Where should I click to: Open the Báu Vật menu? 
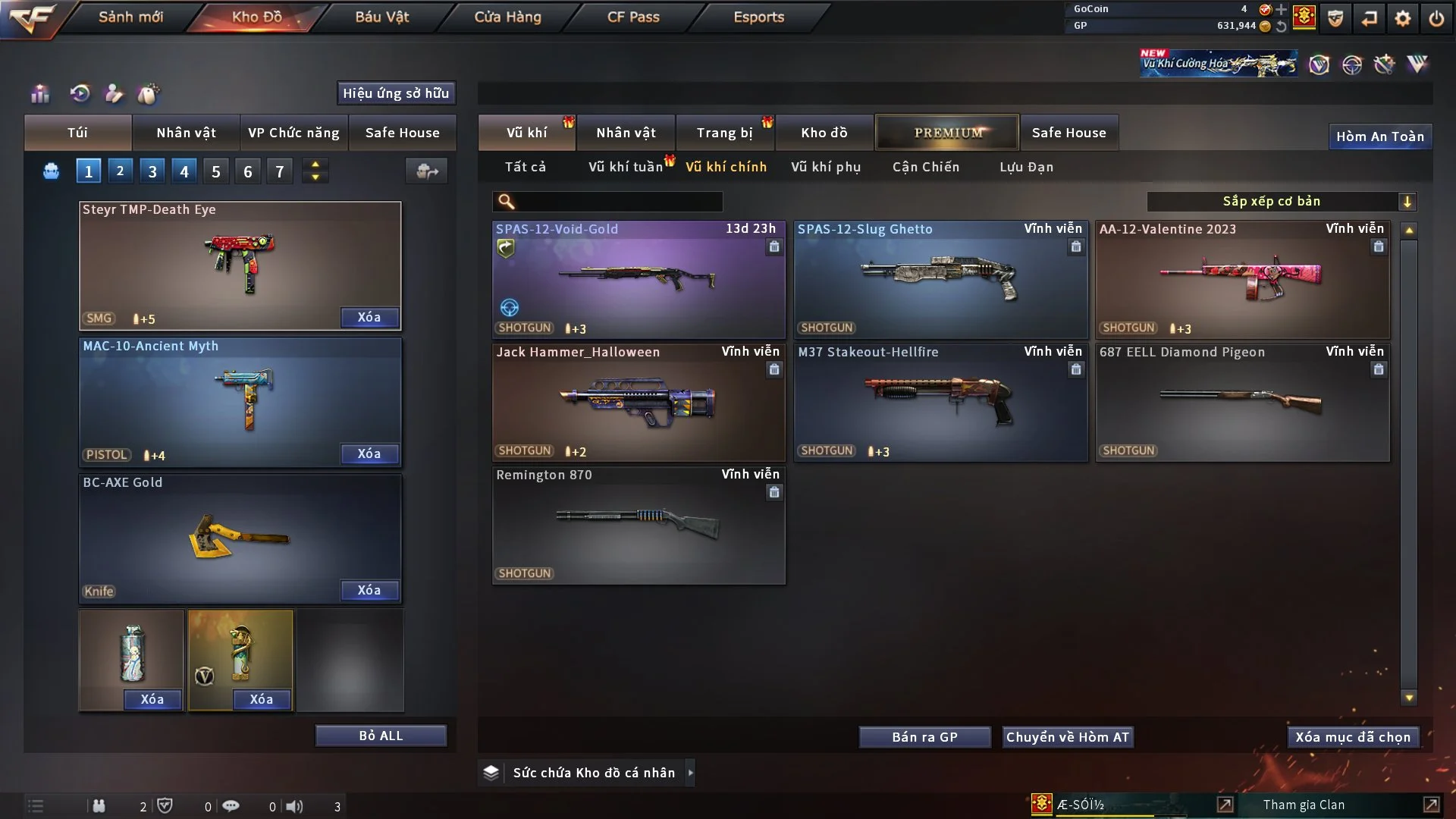click(x=381, y=17)
